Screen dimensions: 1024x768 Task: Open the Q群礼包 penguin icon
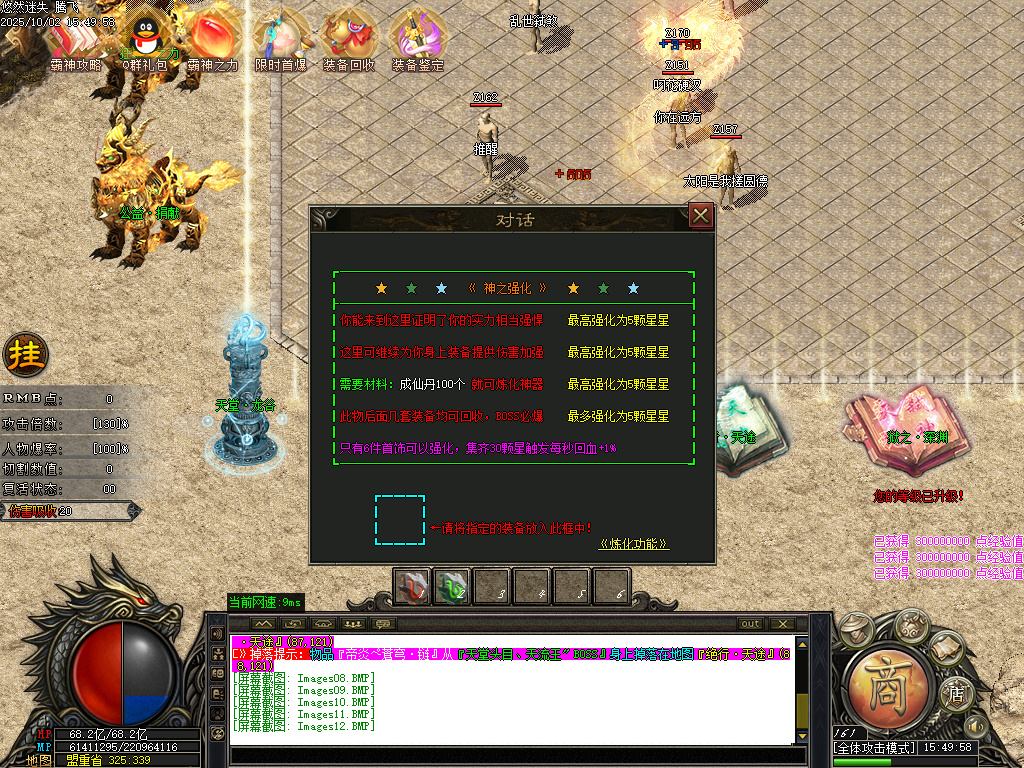pyautogui.click(x=146, y=43)
